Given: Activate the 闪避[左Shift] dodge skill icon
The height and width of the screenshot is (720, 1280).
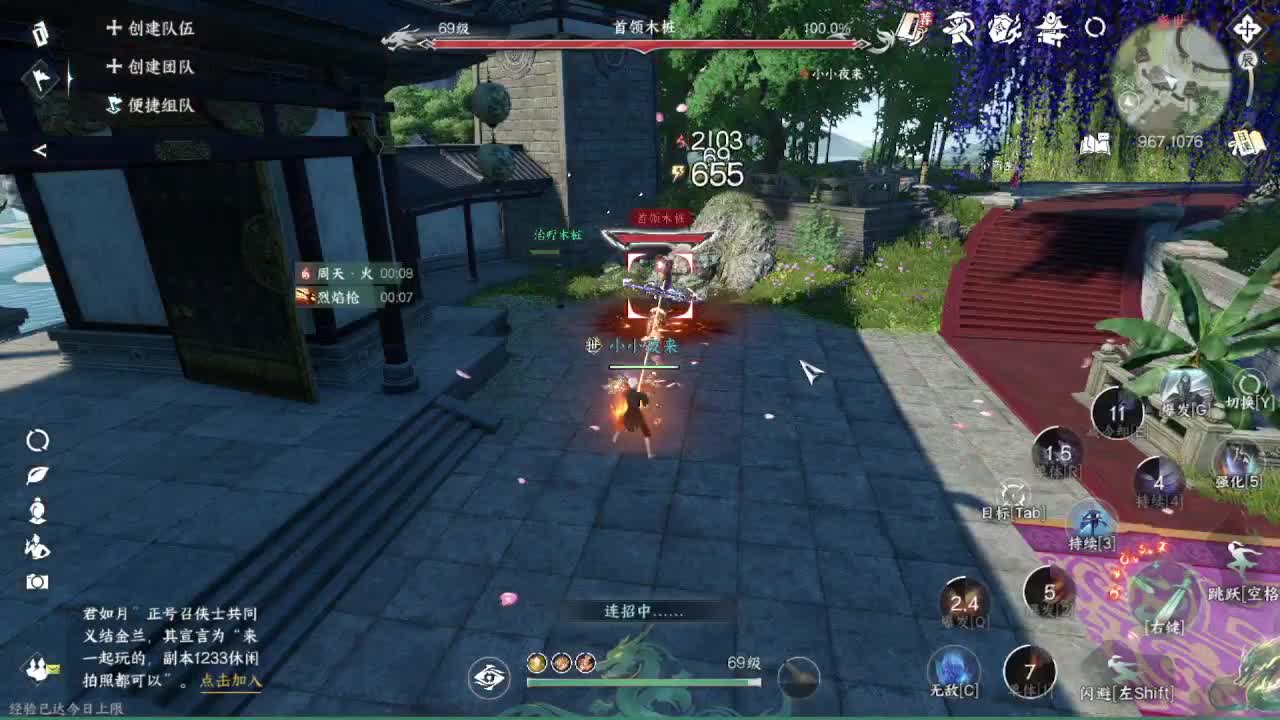Looking at the screenshot, I should pos(1120,666).
